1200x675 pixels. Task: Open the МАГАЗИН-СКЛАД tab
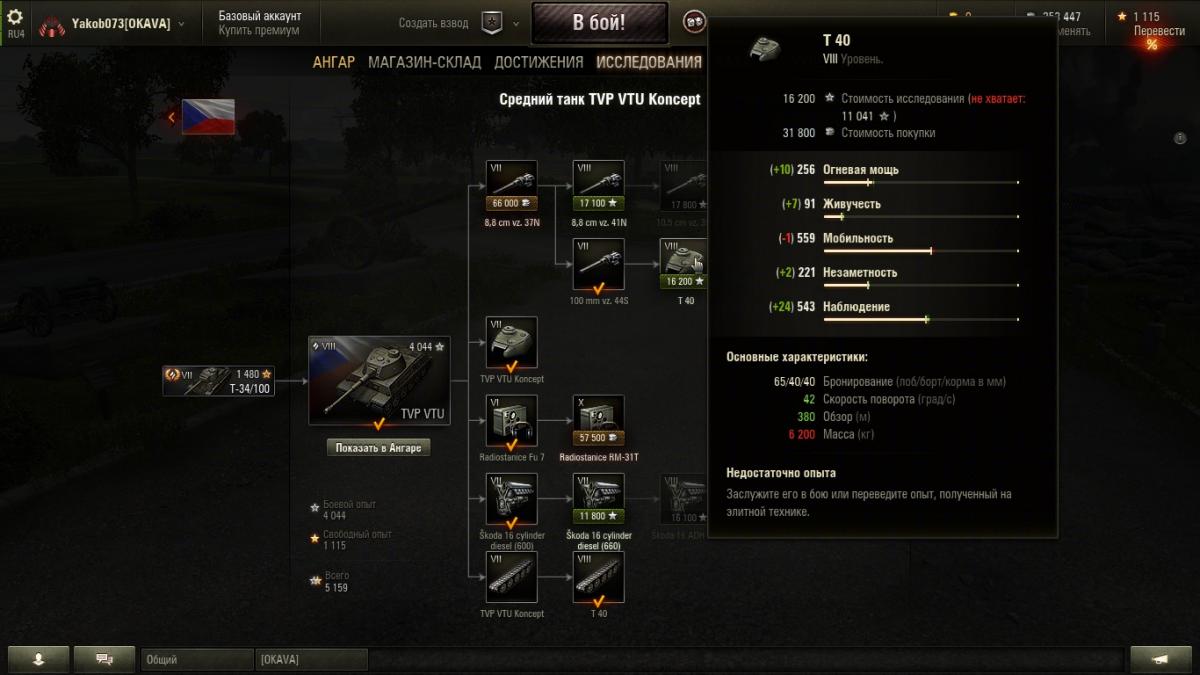tap(424, 62)
